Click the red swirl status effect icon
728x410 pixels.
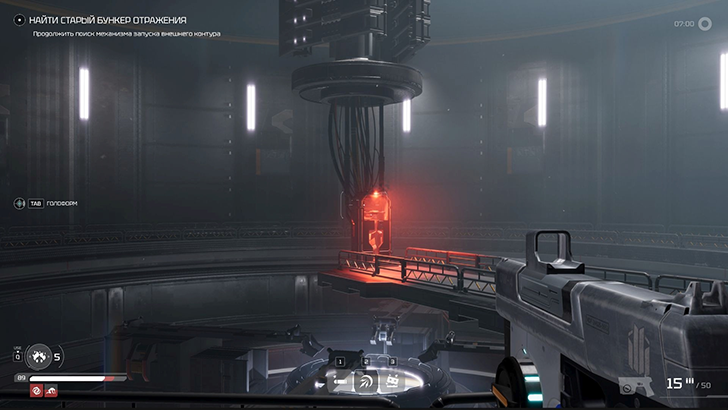click(x=35, y=390)
